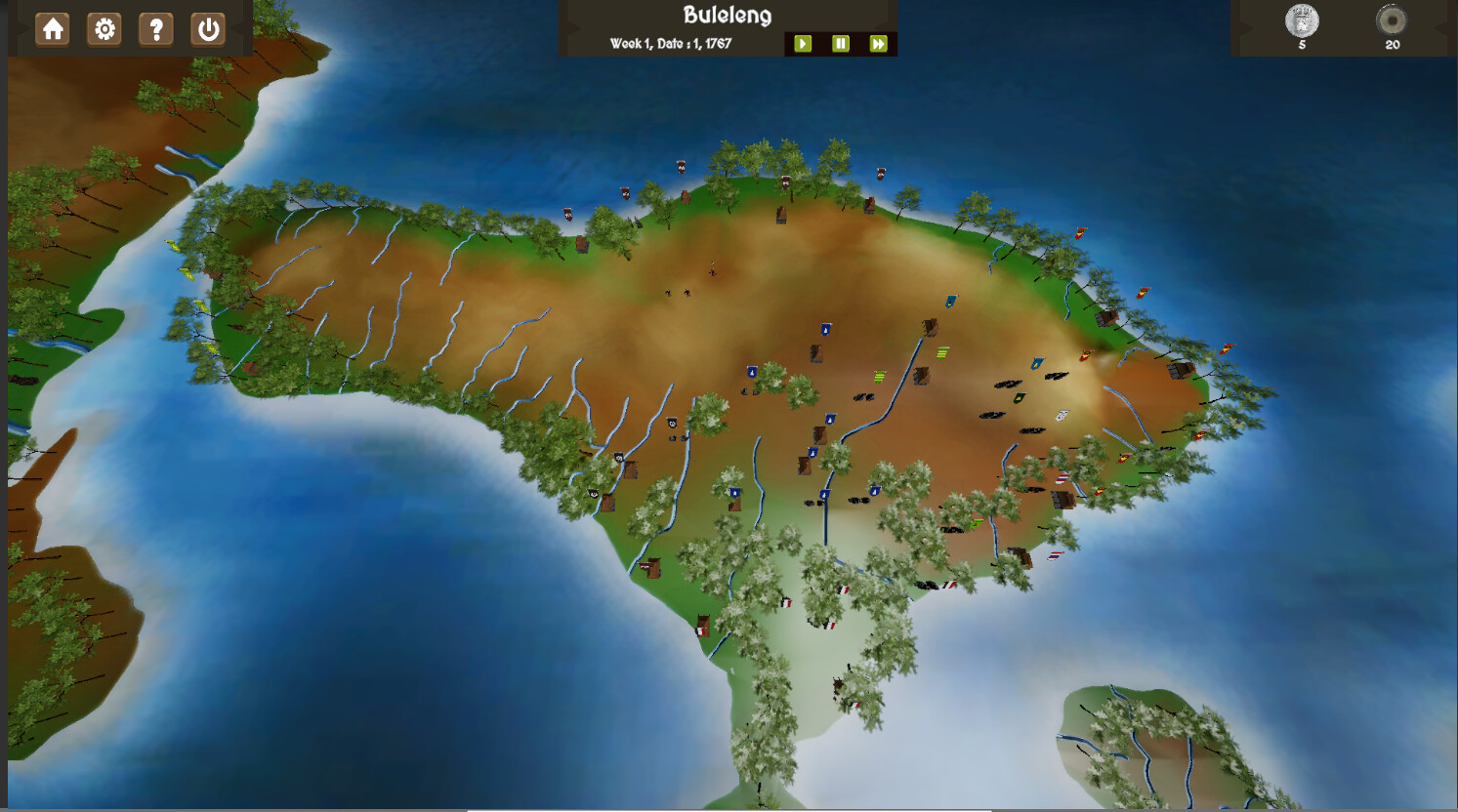Select the white-and-red striped flag in the south
The width and height of the screenshot is (1458, 812).
tap(842, 589)
